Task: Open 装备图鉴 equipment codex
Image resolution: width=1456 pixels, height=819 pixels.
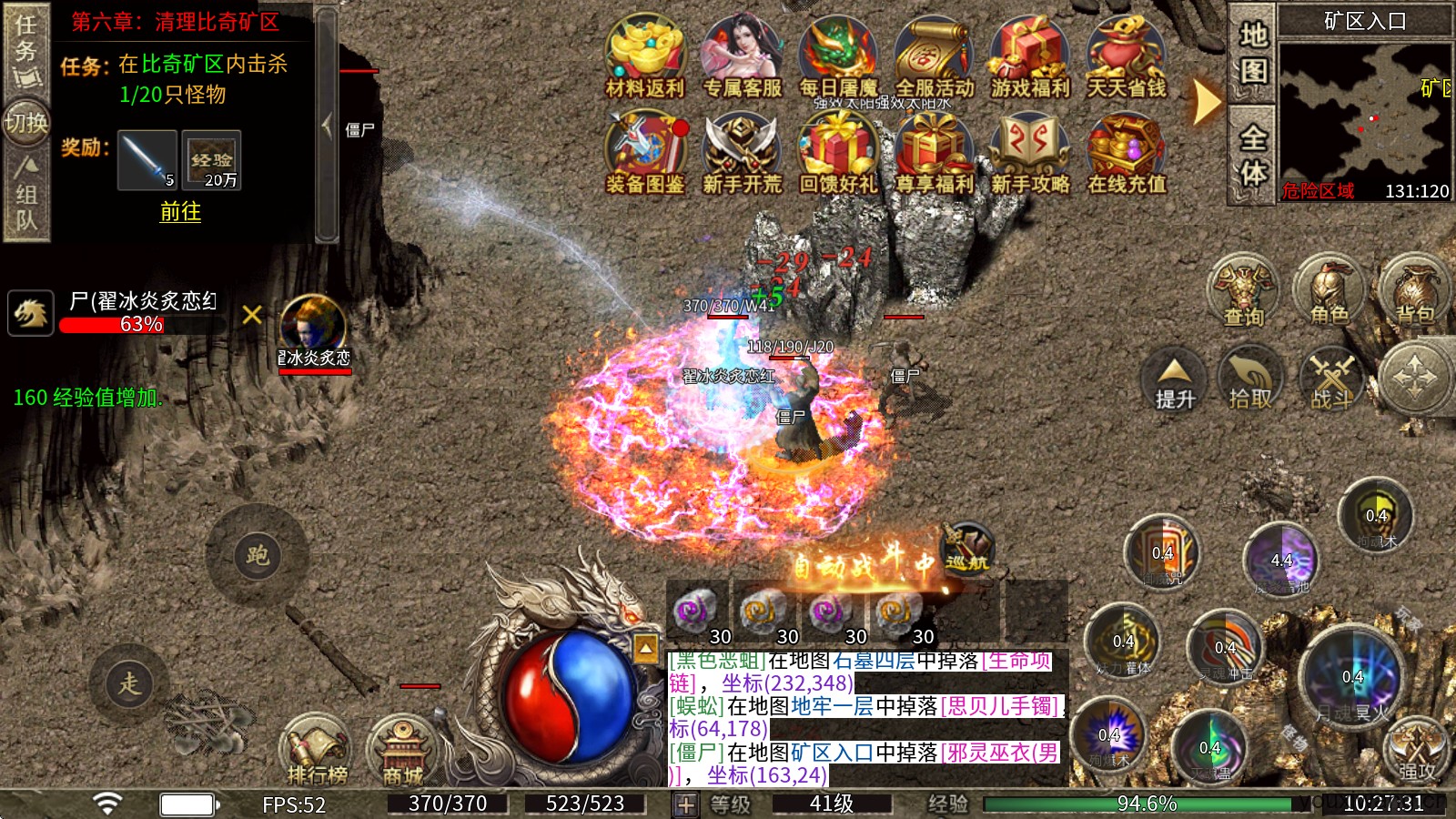Action: click(645, 150)
